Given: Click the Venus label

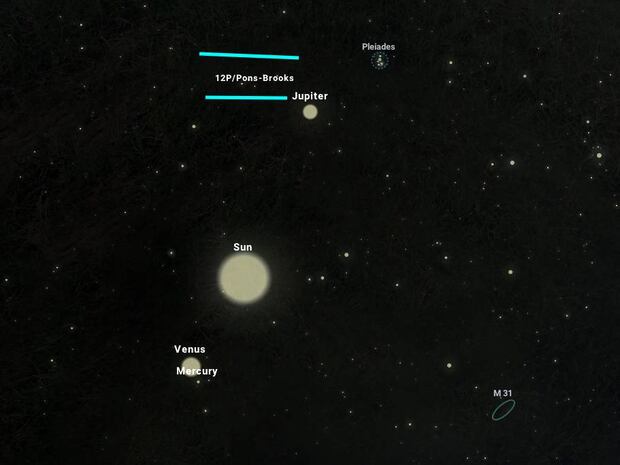Looking at the screenshot, I should coord(190,349).
